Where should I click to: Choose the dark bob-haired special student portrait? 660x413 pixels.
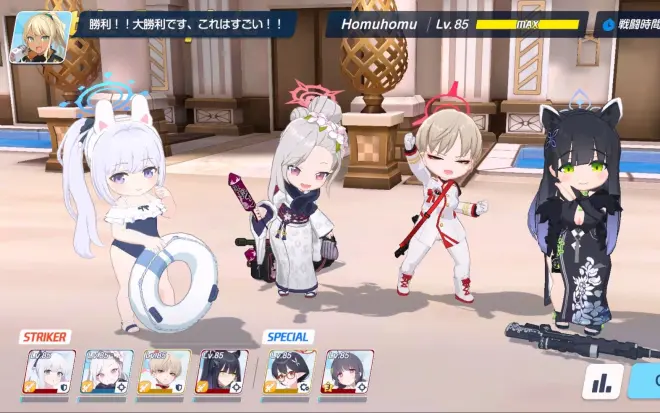coord(347,370)
